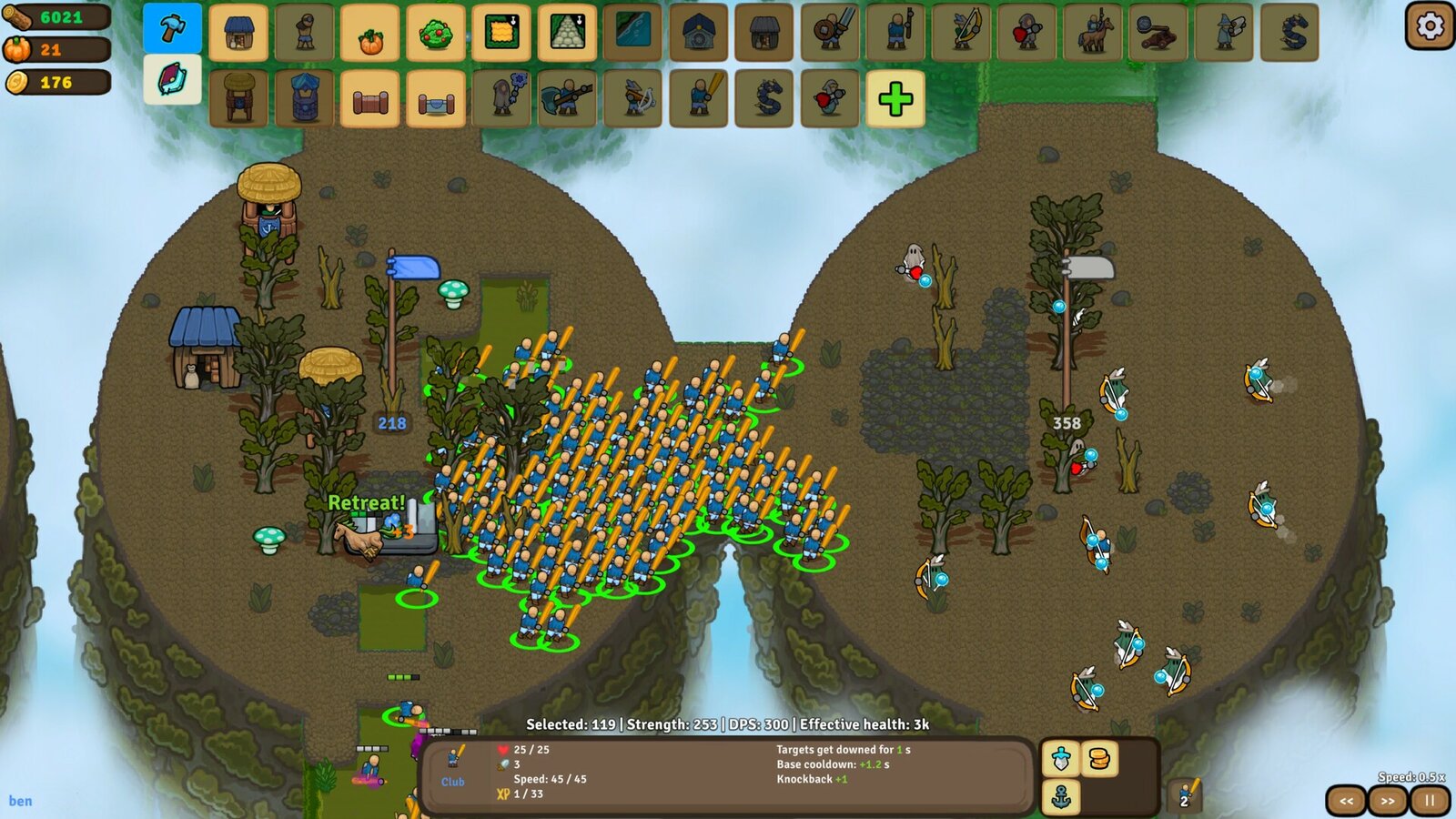Toggle the sword-and-shield combat stance
The width and height of the screenshot is (1456, 819).
(x=1060, y=757)
